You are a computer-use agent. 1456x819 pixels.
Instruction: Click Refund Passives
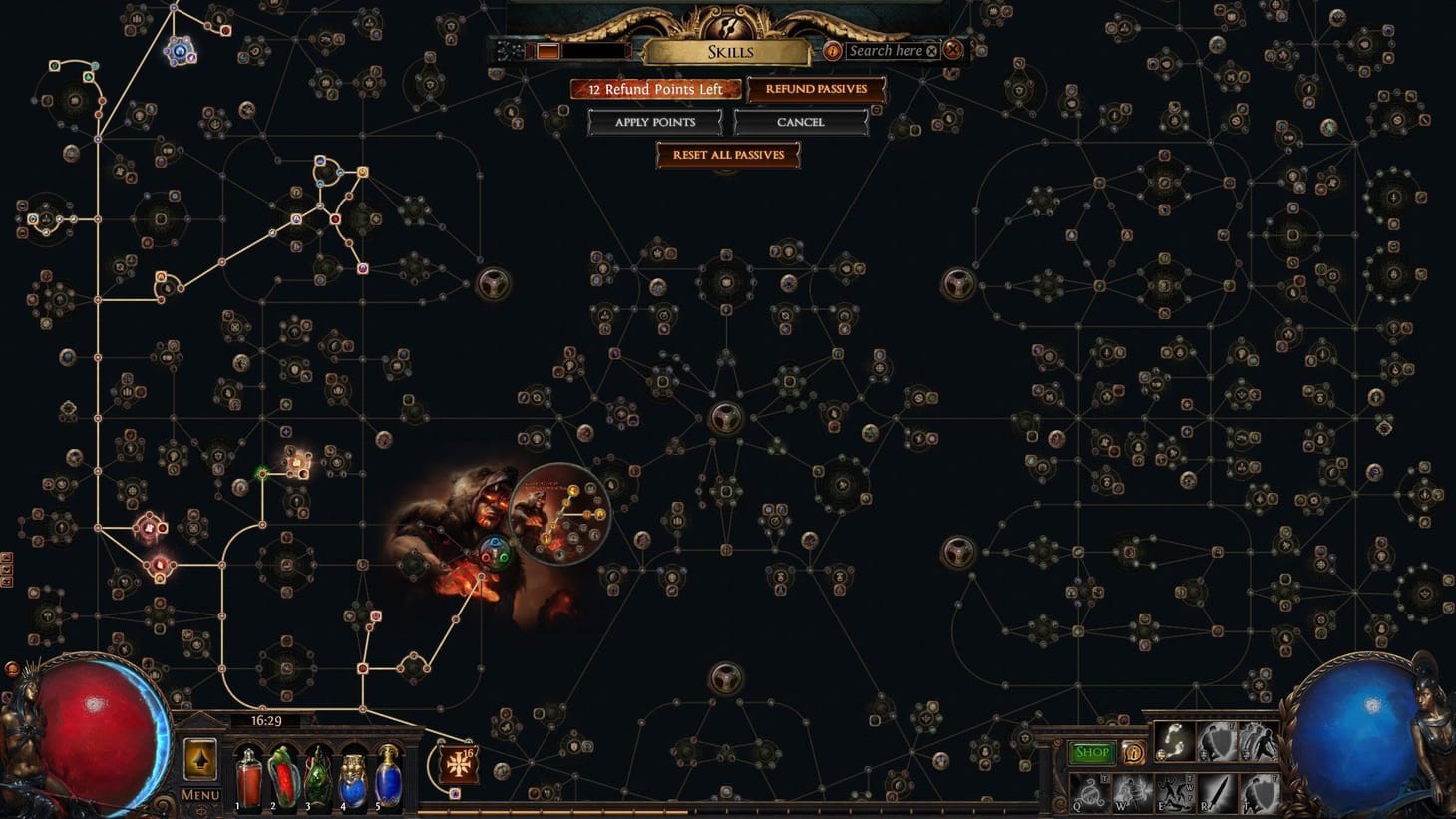(816, 89)
